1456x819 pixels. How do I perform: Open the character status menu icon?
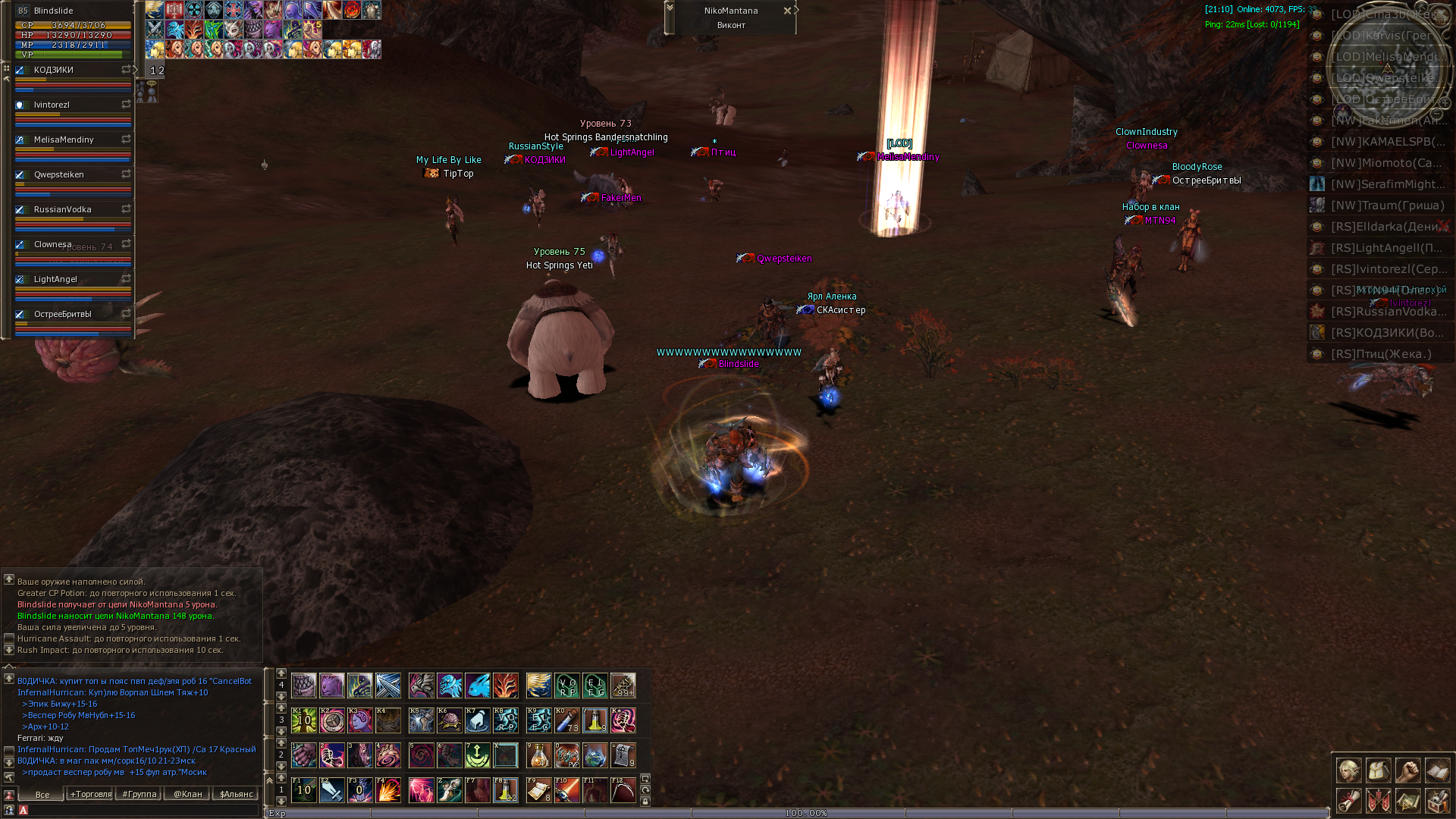1348,770
